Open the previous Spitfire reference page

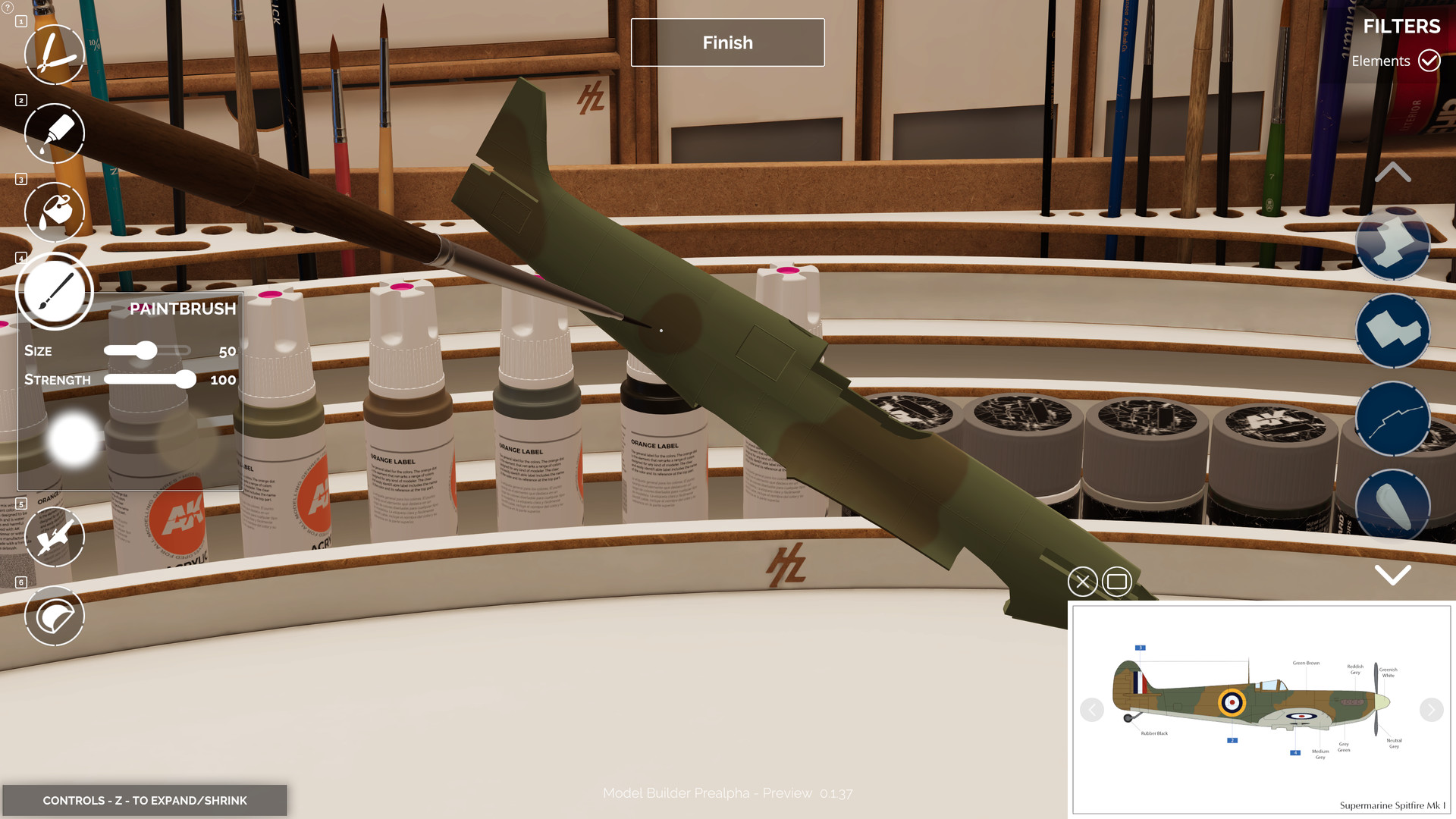click(x=1092, y=711)
